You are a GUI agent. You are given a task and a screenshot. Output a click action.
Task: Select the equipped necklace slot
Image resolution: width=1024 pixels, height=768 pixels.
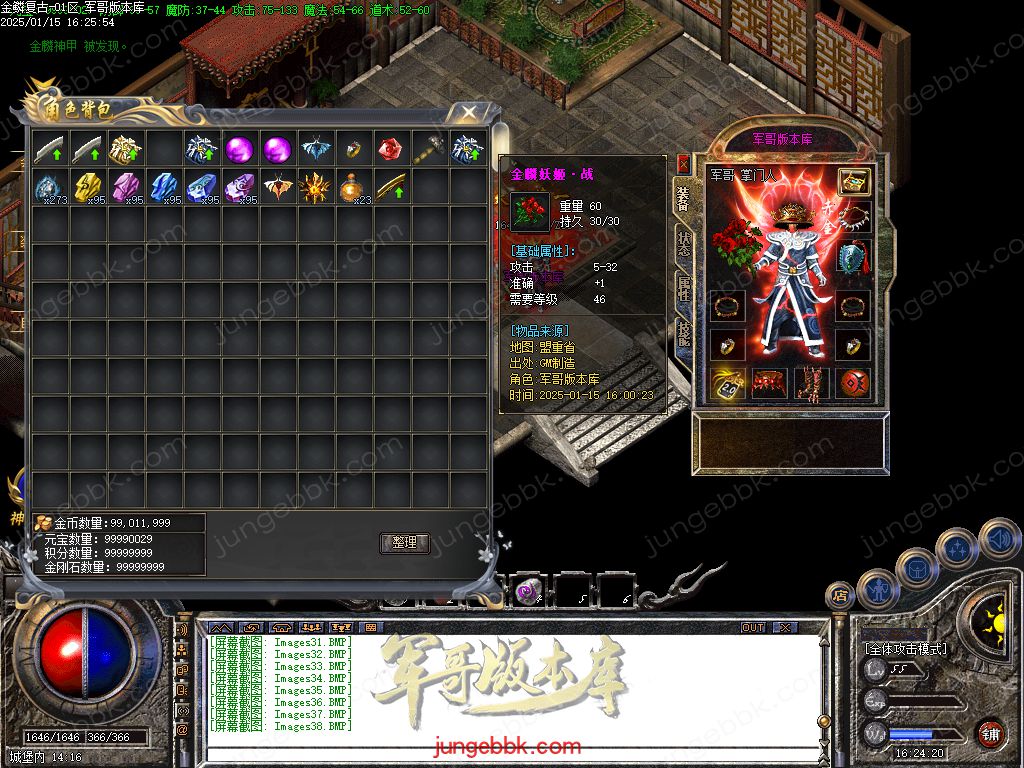[x=853, y=216]
